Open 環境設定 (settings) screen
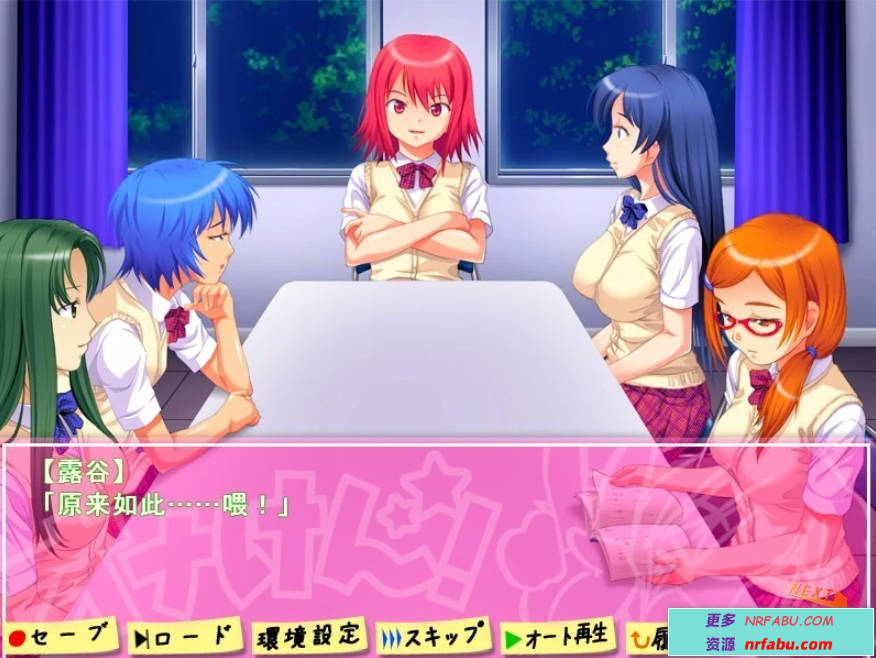This screenshot has height=658, width=876. pyautogui.click(x=308, y=635)
